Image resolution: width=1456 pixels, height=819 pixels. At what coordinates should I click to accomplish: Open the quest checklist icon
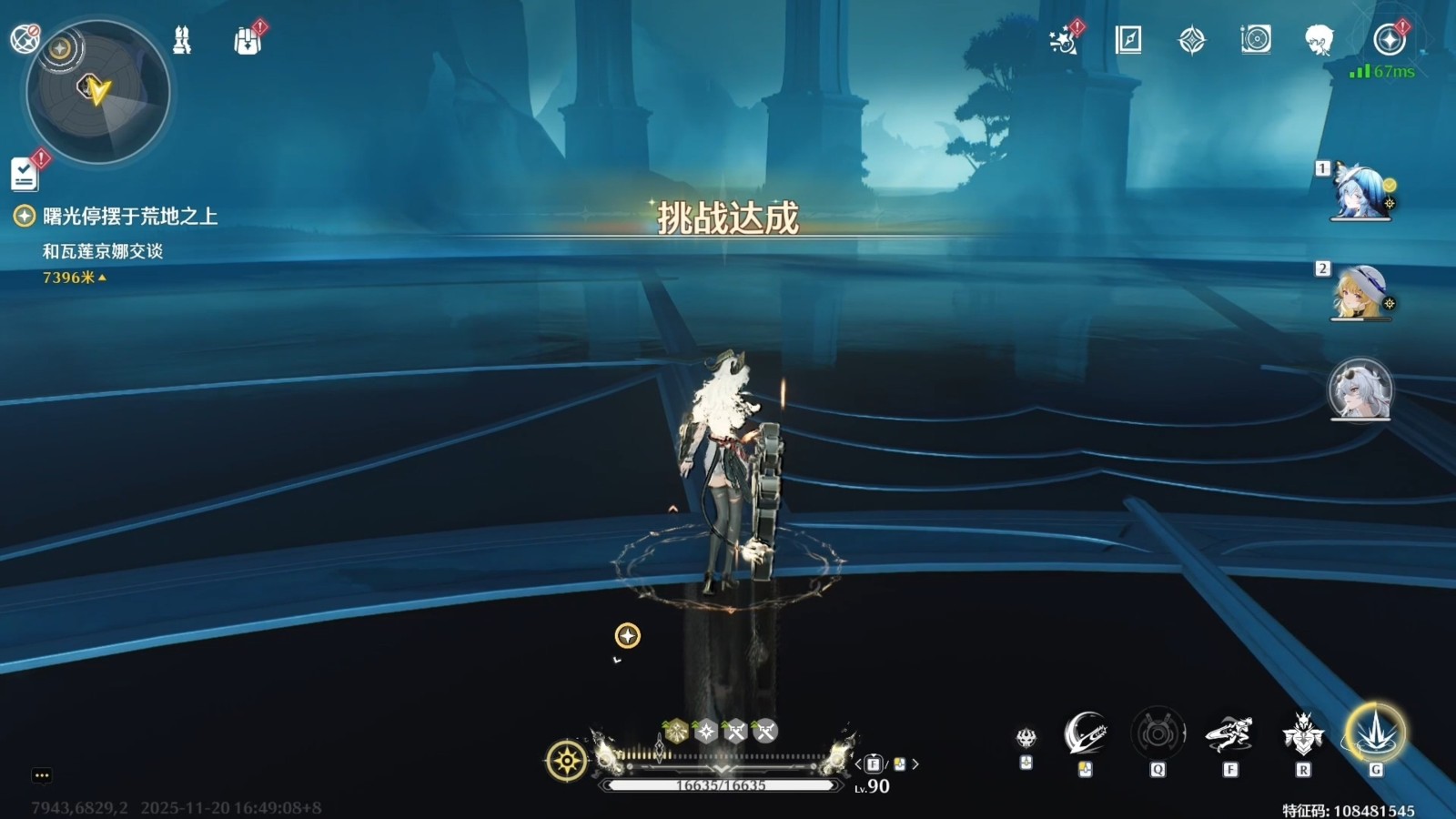[25, 174]
